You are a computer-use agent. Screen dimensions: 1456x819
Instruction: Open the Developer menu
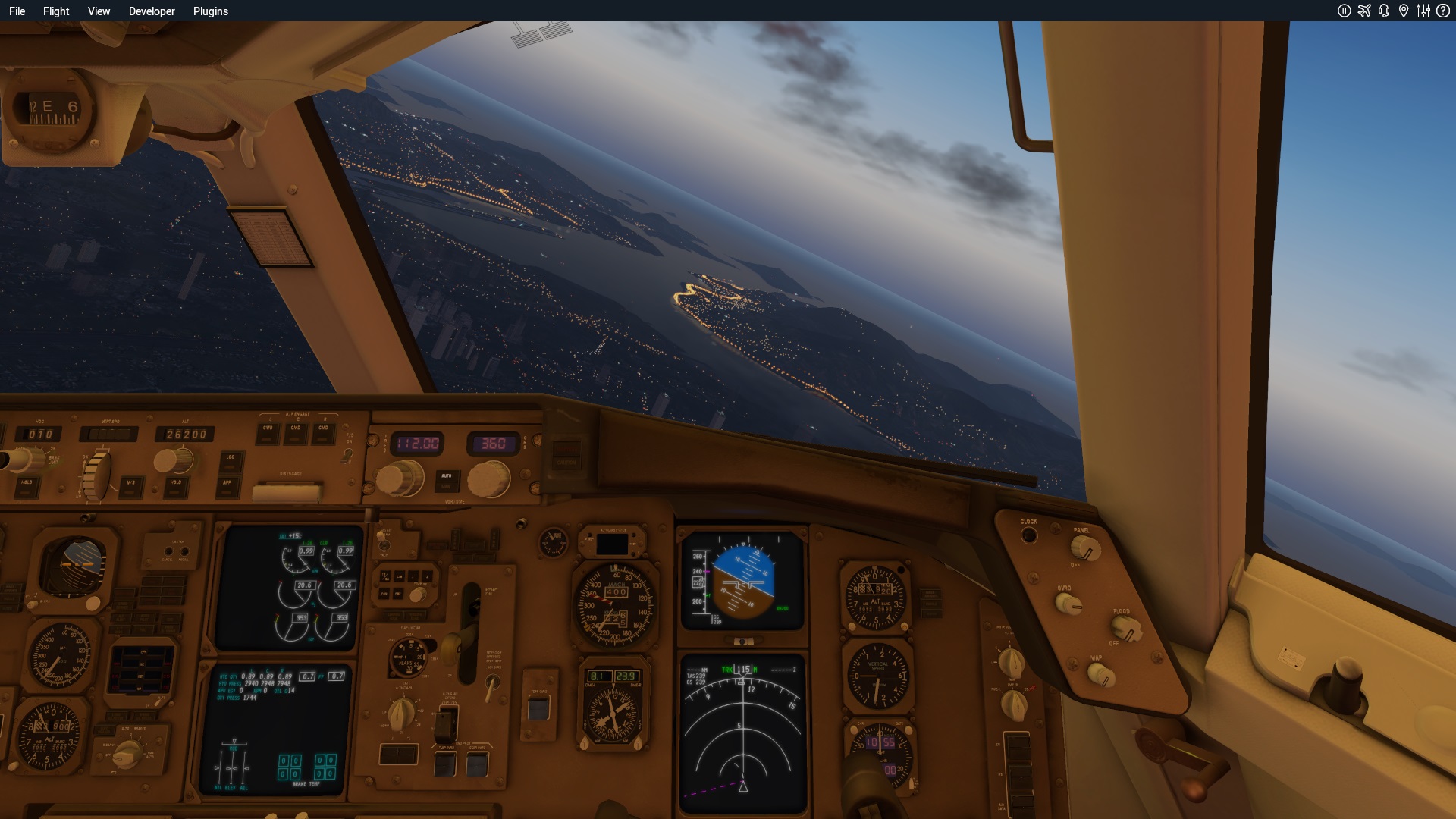(x=152, y=11)
